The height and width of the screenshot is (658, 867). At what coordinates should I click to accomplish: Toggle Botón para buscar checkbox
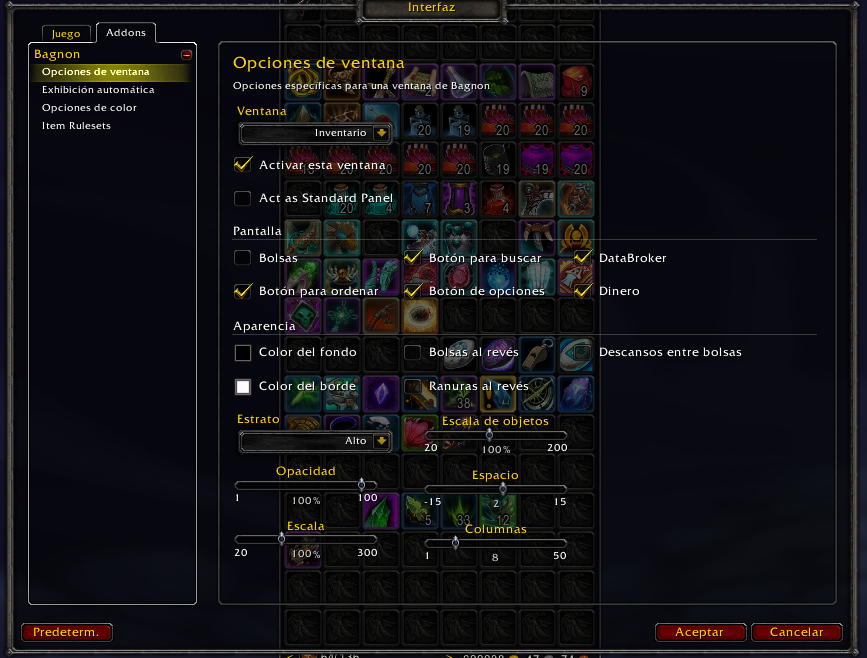pyautogui.click(x=412, y=258)
